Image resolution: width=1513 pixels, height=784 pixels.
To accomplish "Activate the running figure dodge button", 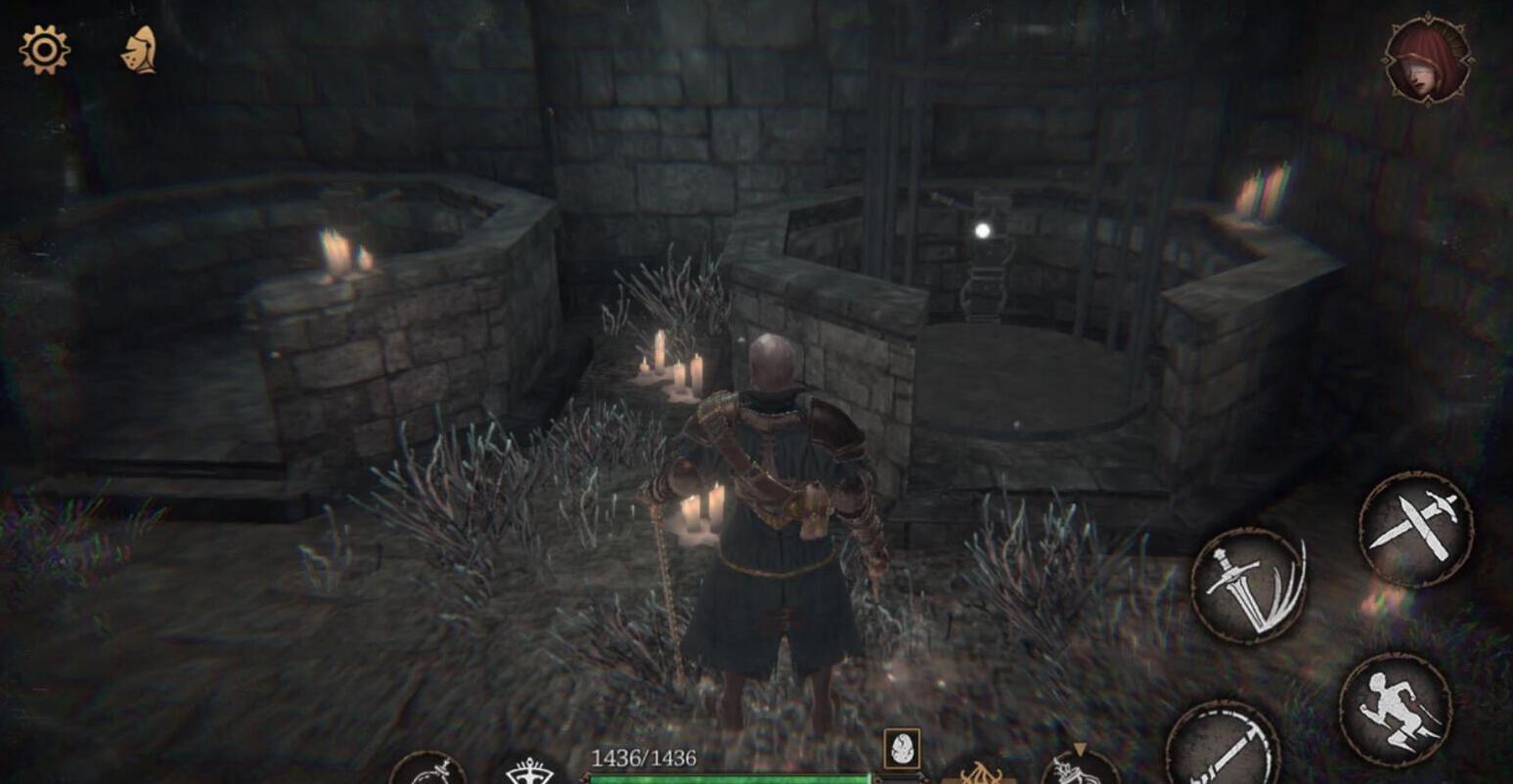I will coord(1395,709).
